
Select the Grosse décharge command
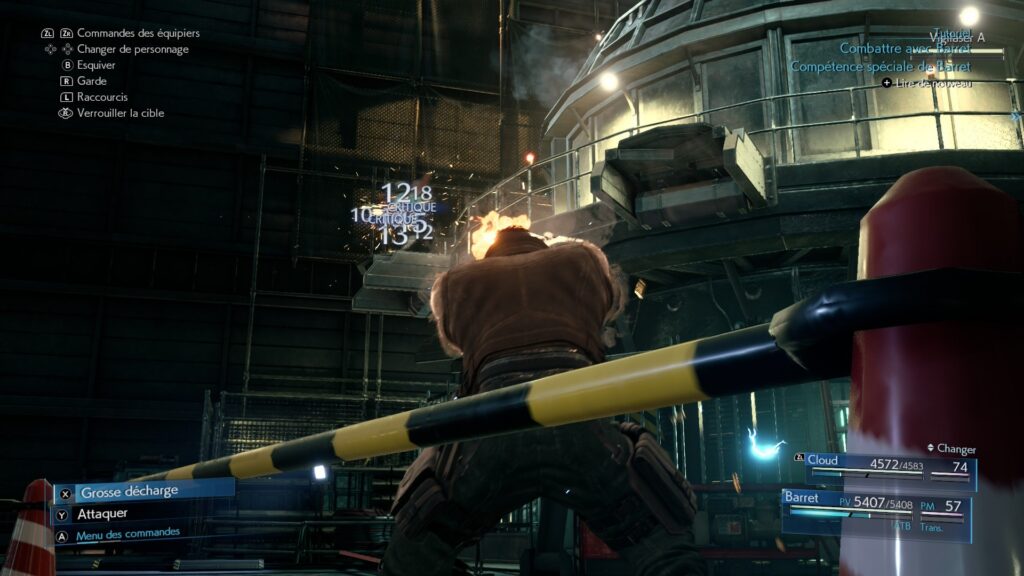pyautogui.click(x=130, y=492)
